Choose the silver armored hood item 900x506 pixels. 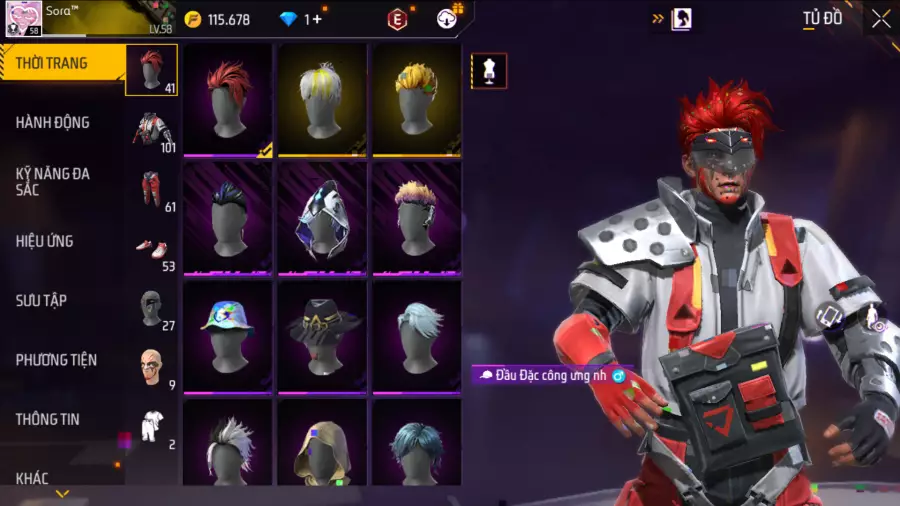click(323, 216)
